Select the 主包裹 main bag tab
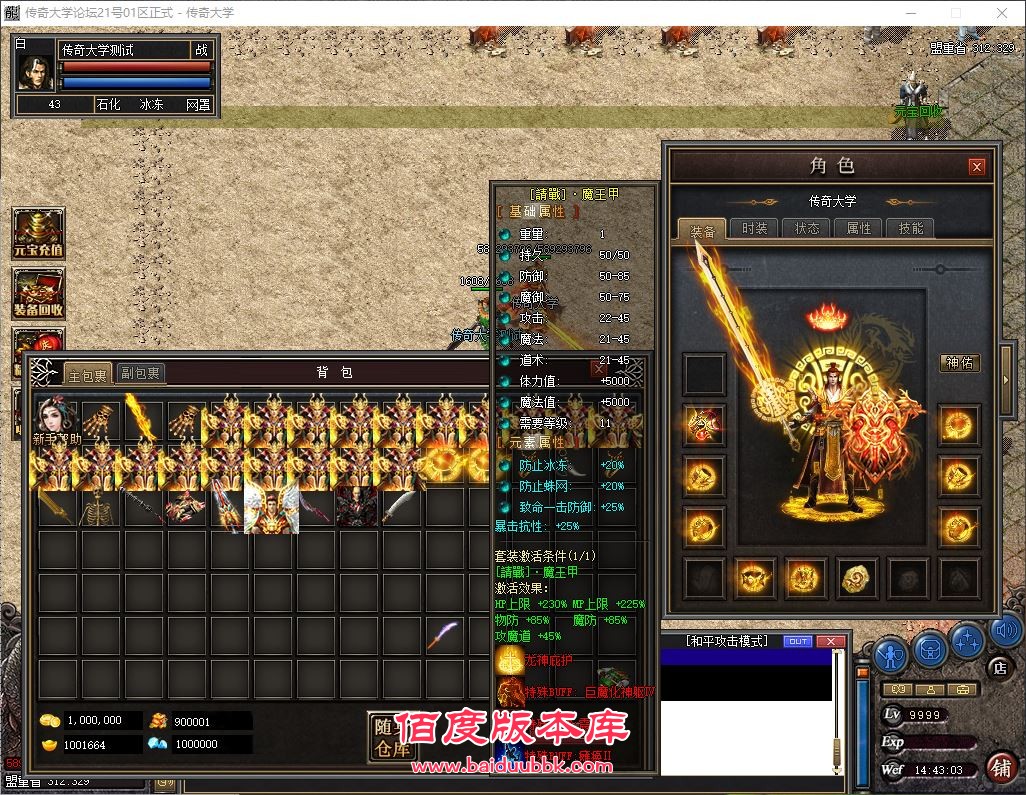The width and height of the screenshot is (1026, 795). click(86, 374)
